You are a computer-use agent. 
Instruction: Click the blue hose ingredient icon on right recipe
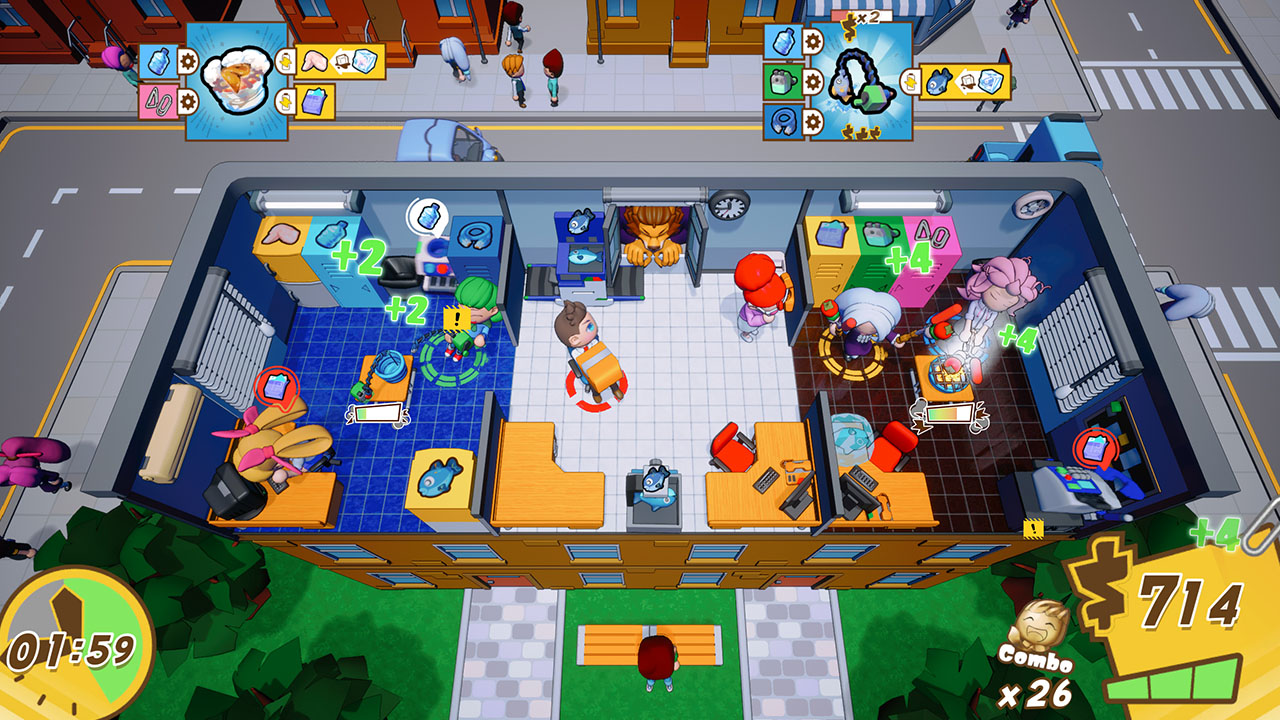[782, 121]
